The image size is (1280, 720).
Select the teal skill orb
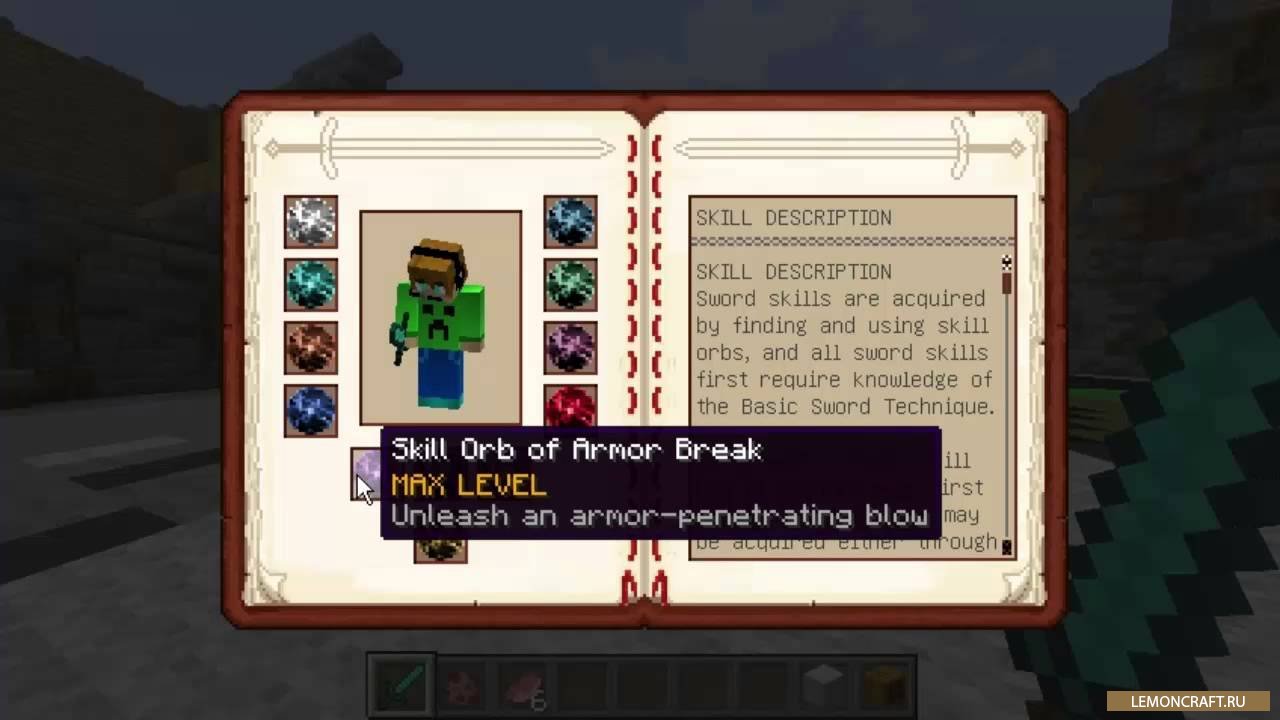click(310, 285)
